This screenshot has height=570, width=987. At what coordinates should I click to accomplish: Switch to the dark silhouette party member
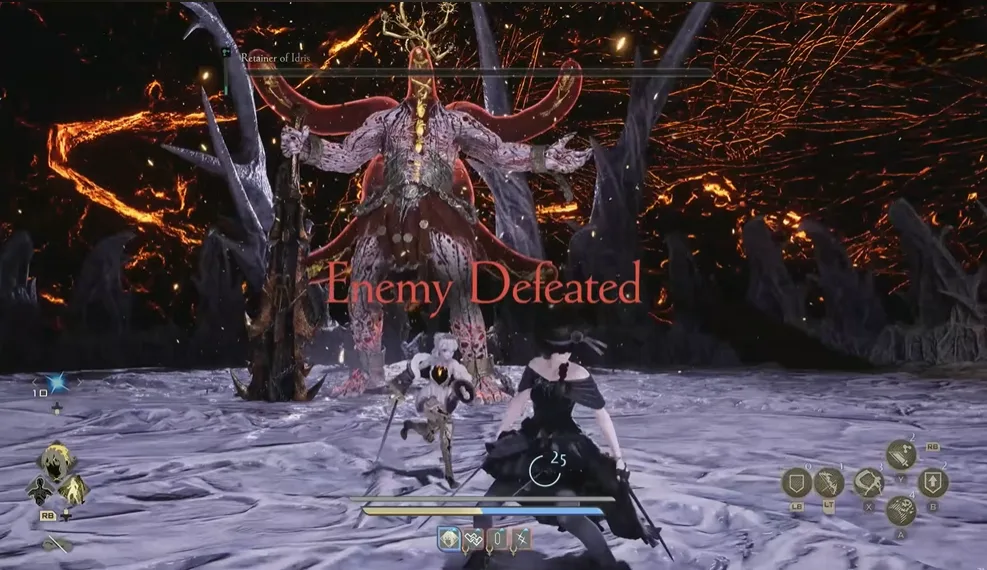41,488
